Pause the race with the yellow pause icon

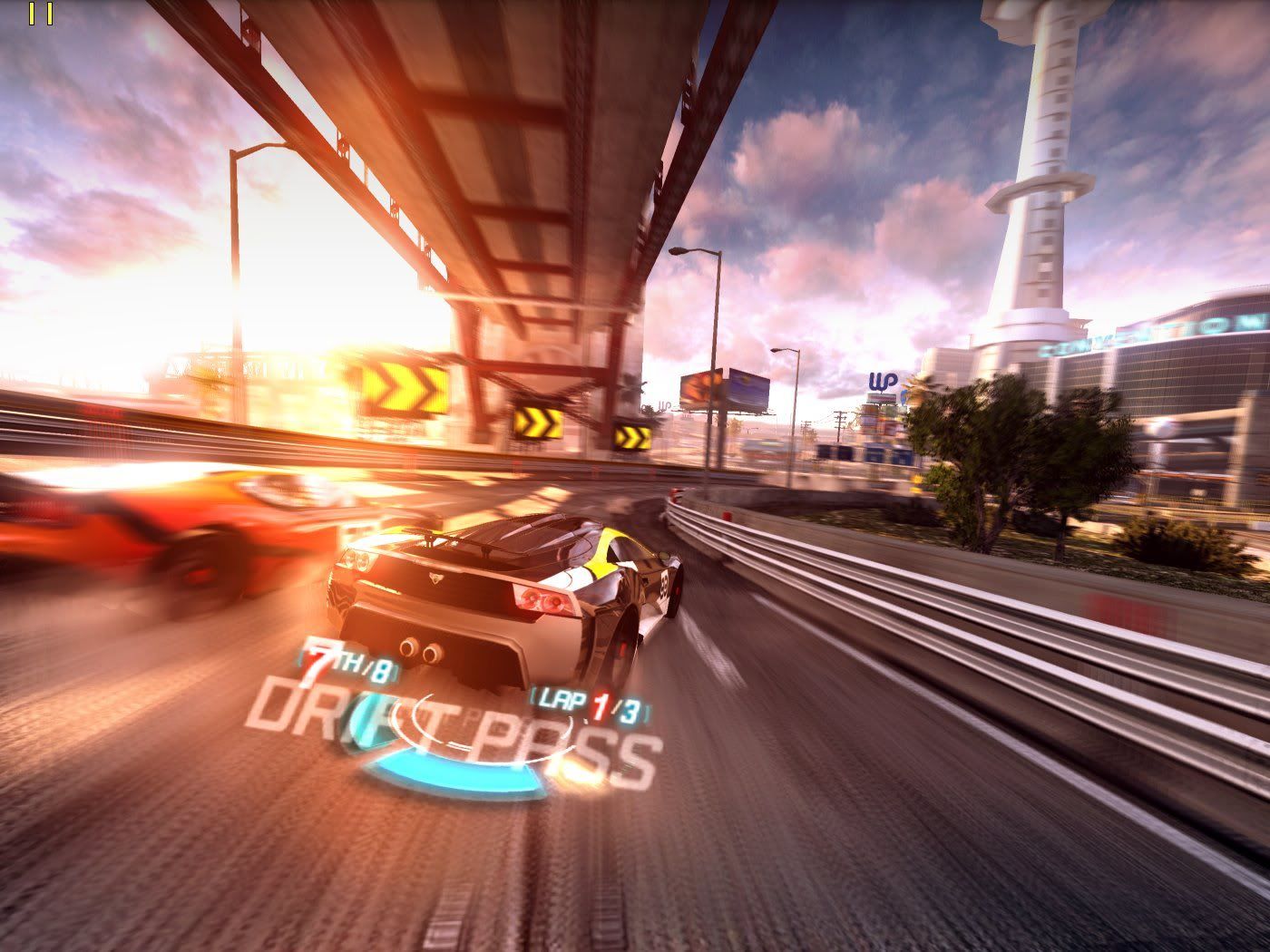pyautogui.click(x=41, y=14)
